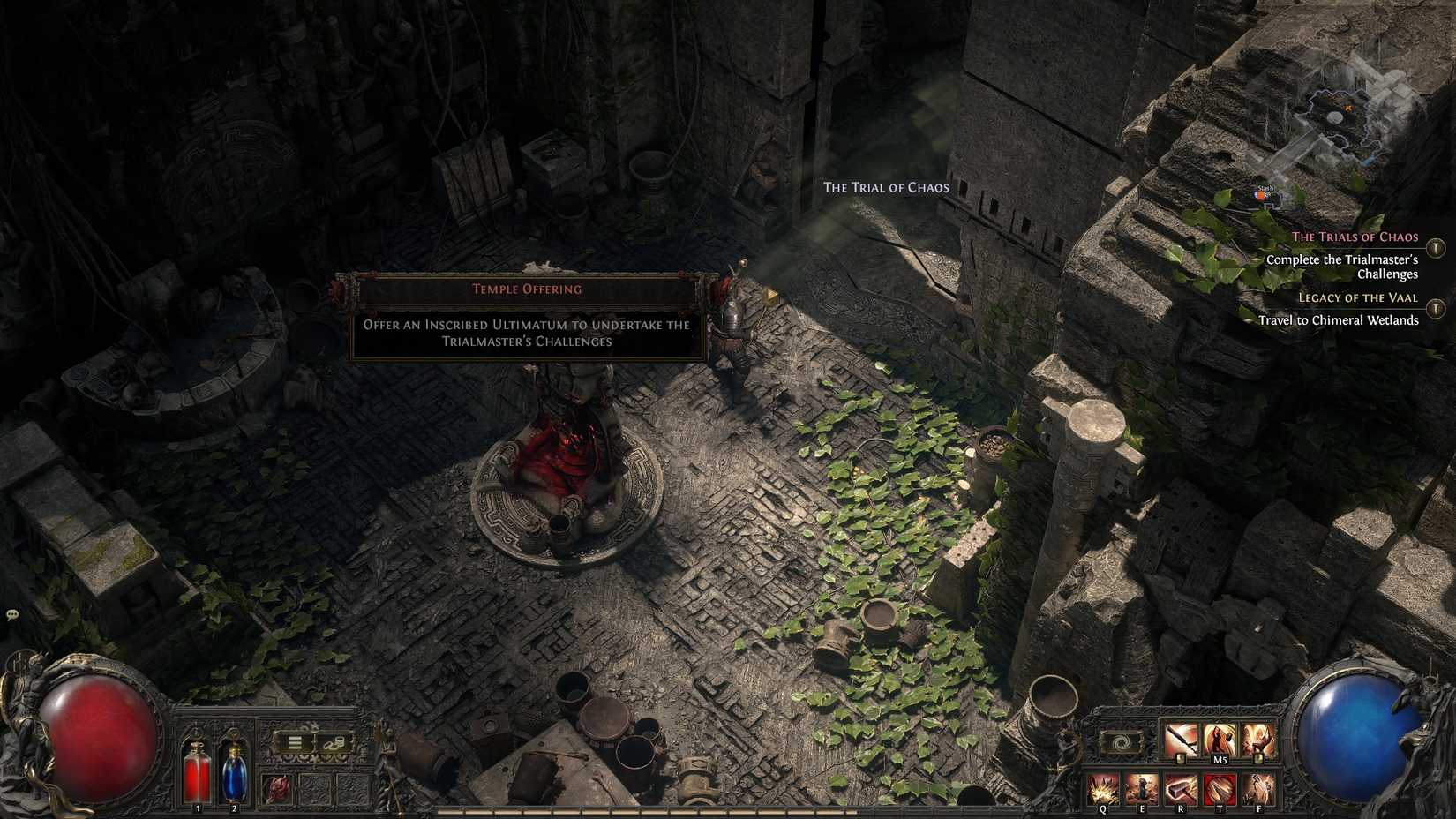Open currency via the gold coins icon

pos(334,741)
